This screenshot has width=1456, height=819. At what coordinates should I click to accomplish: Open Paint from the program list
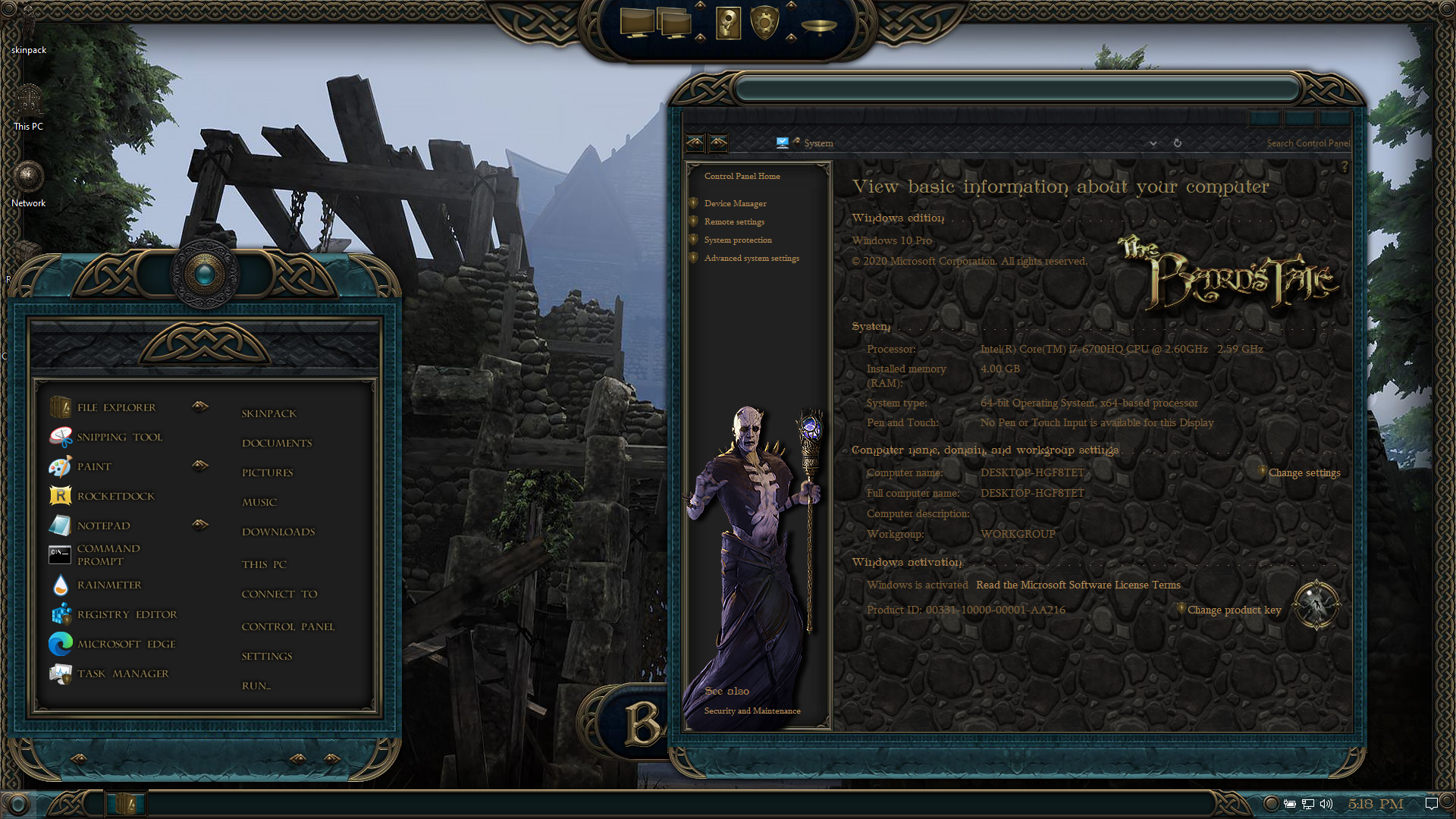(94, 466)
